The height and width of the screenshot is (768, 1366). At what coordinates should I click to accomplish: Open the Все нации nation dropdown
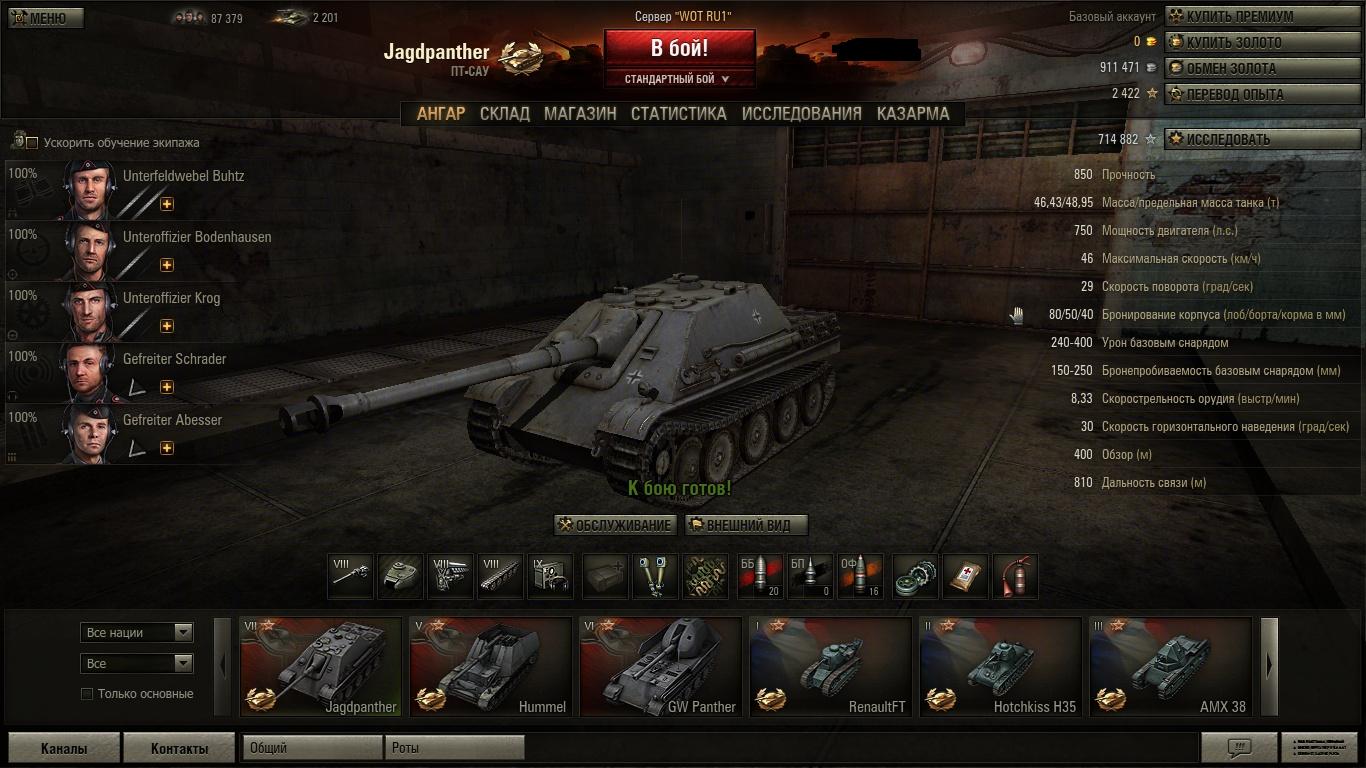click(136, 632)
